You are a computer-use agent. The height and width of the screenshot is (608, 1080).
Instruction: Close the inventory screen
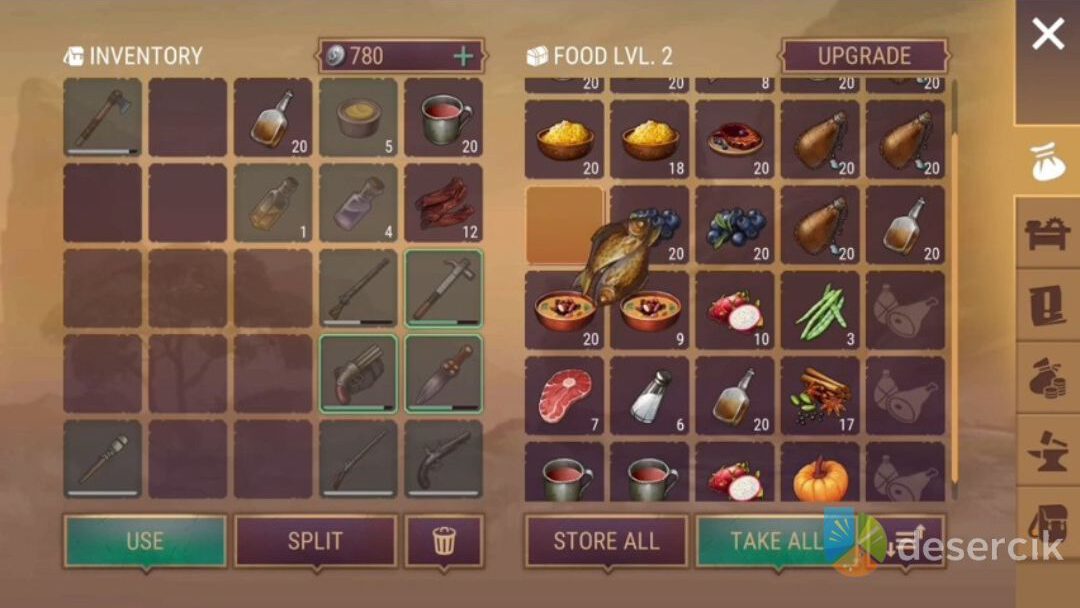[x=1047, y=36]
